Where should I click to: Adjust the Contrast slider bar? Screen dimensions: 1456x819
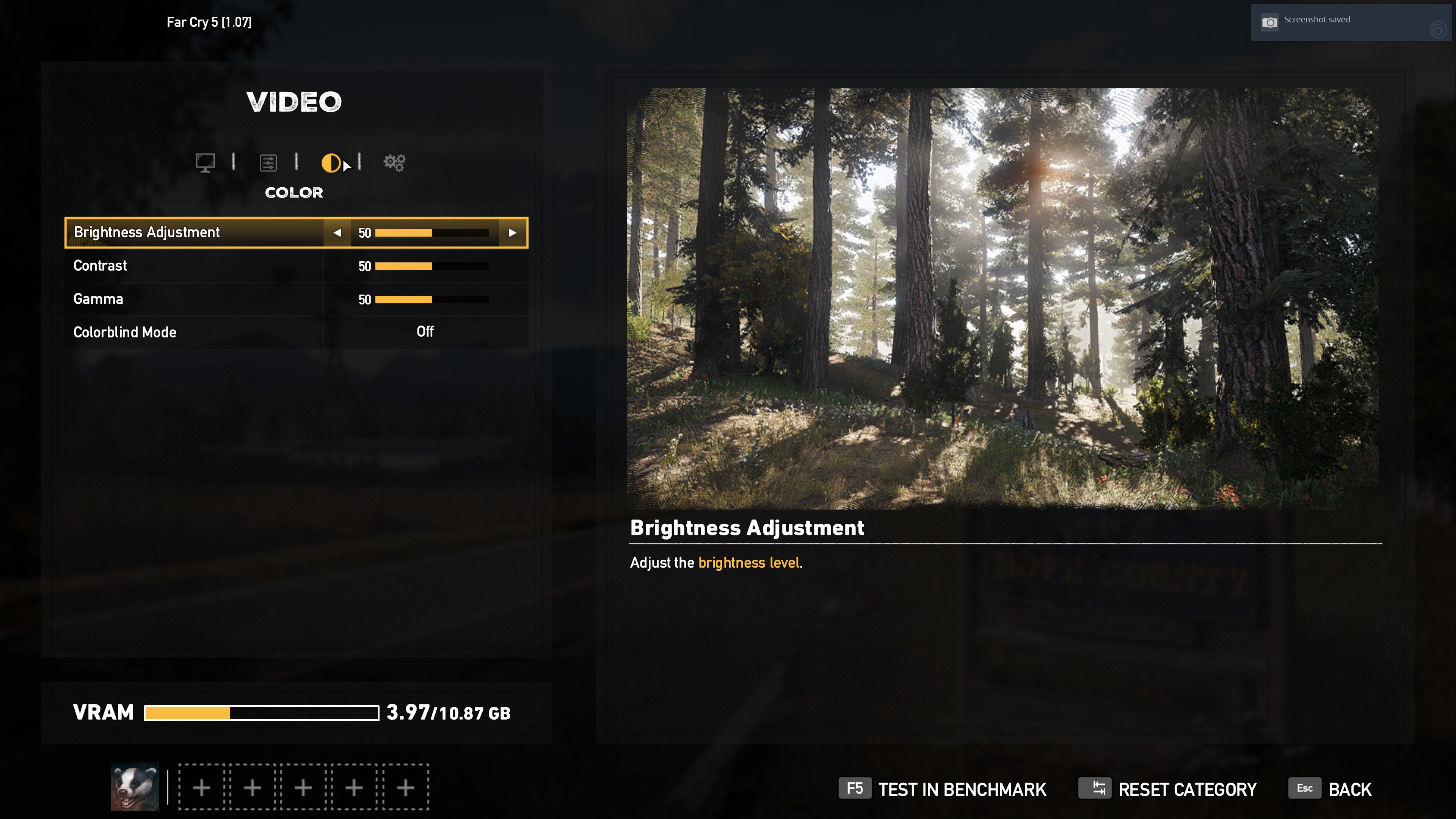coord(432,266)
